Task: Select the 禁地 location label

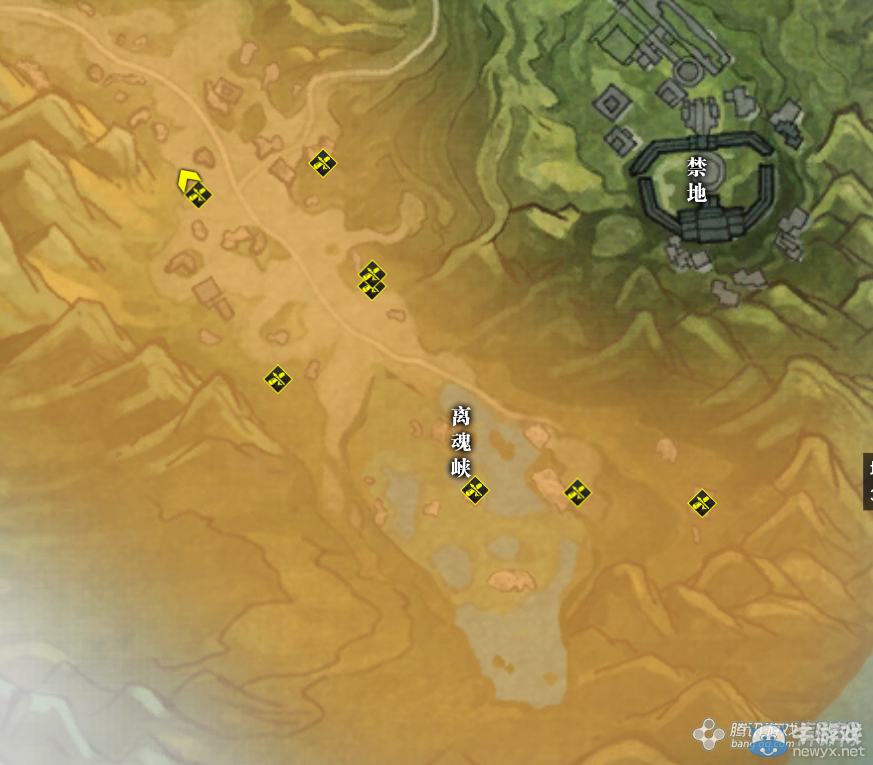Action: point(697,180)
